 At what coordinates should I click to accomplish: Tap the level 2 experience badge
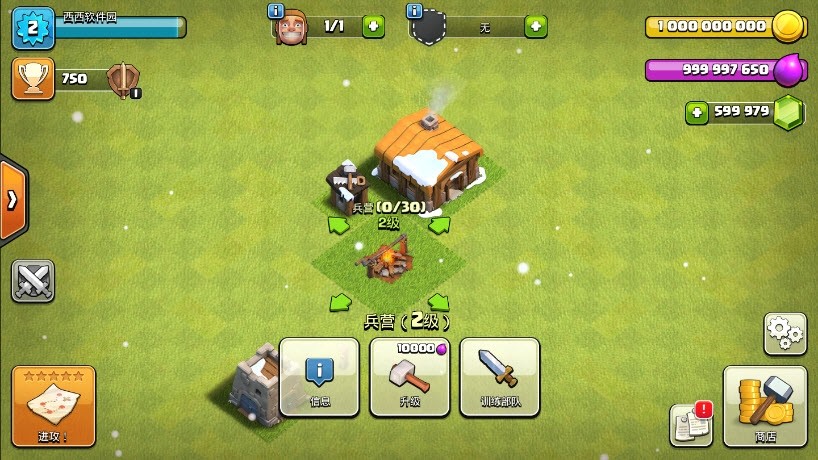point(33,27)
